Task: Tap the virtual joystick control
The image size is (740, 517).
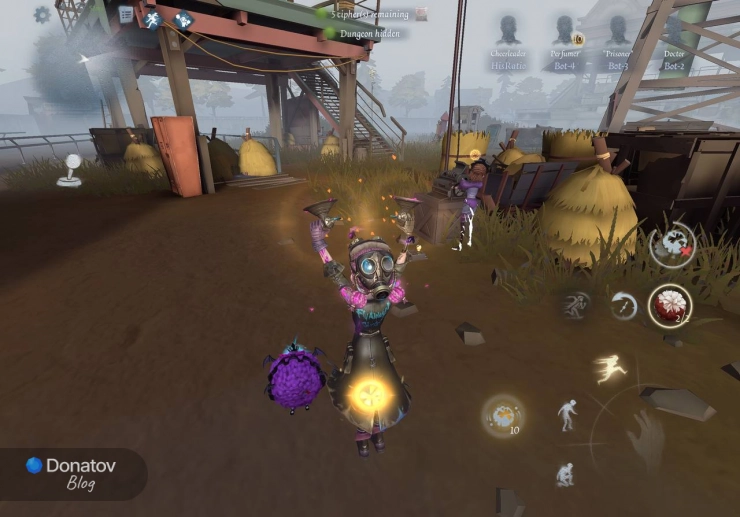Action: pyautogui.click(x=70, y=170)
